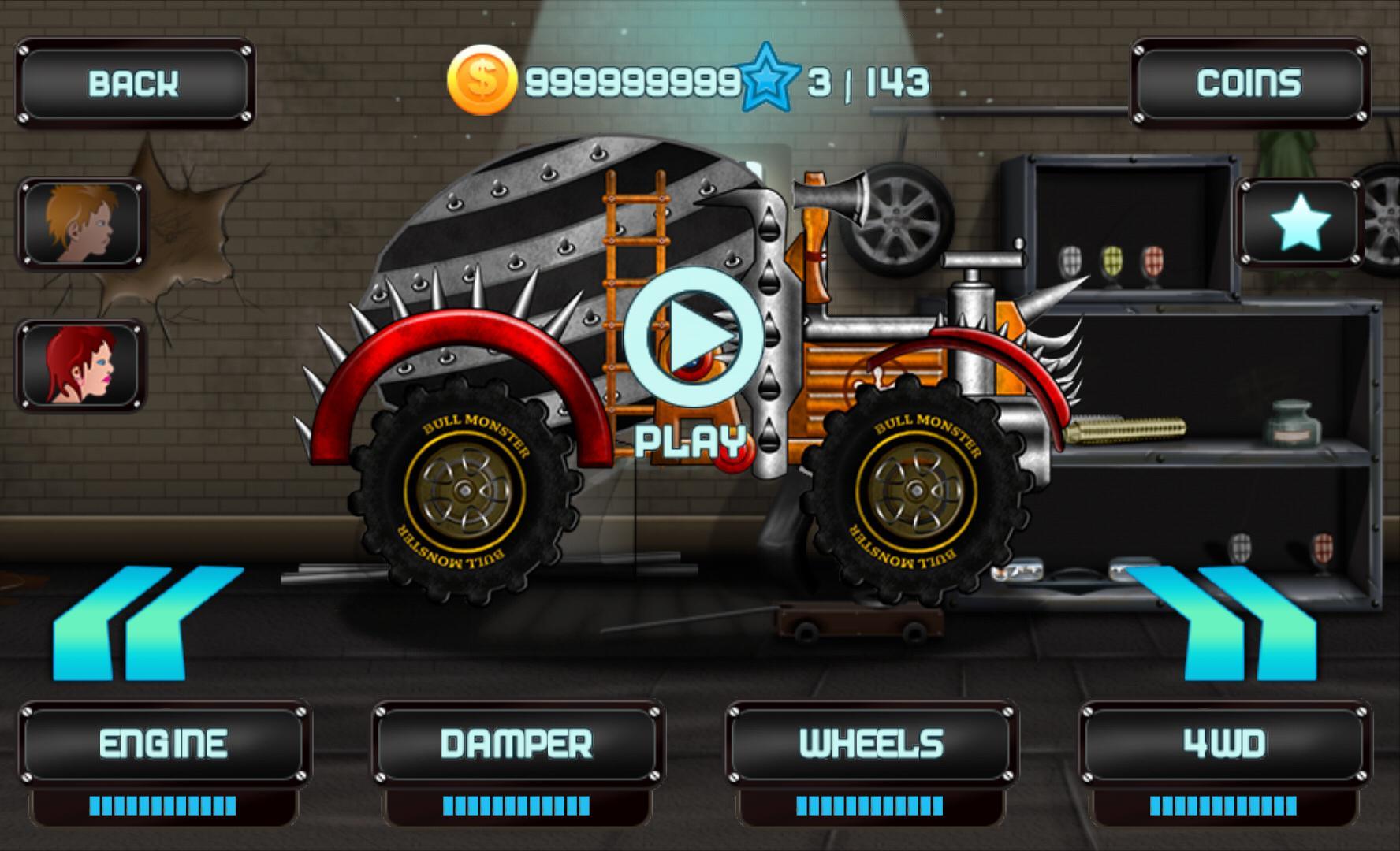Open the Coins store tab
Viewport: 1400px width, 851px height.
click(1250, 82)
